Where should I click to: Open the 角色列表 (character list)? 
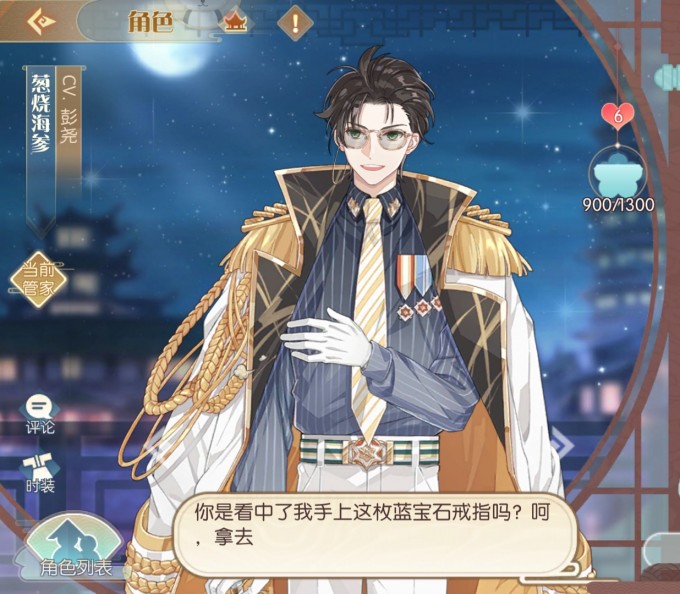tap(74, 552)
